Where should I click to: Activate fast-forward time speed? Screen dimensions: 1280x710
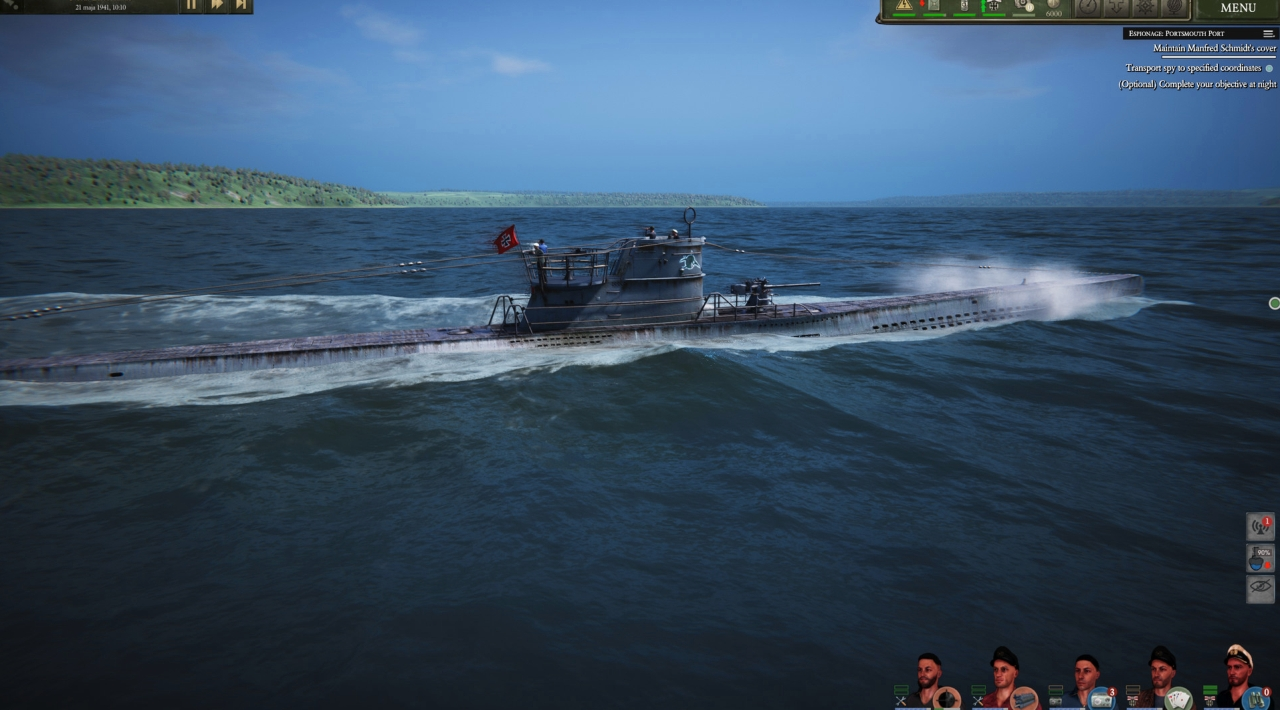tap(216, 5)
